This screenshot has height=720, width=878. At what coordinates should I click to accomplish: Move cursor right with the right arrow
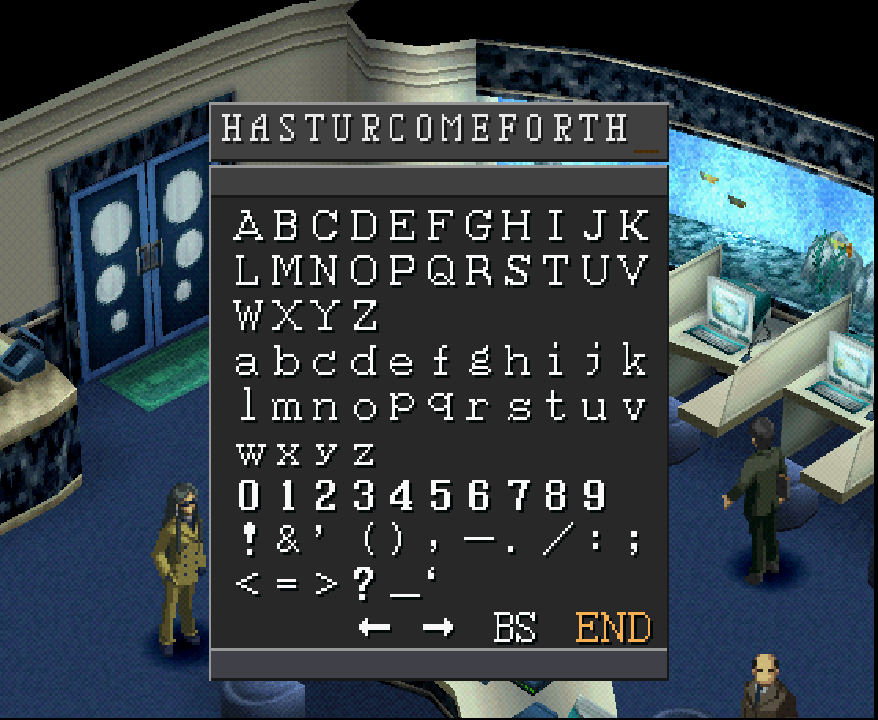(x=437, y=628)
